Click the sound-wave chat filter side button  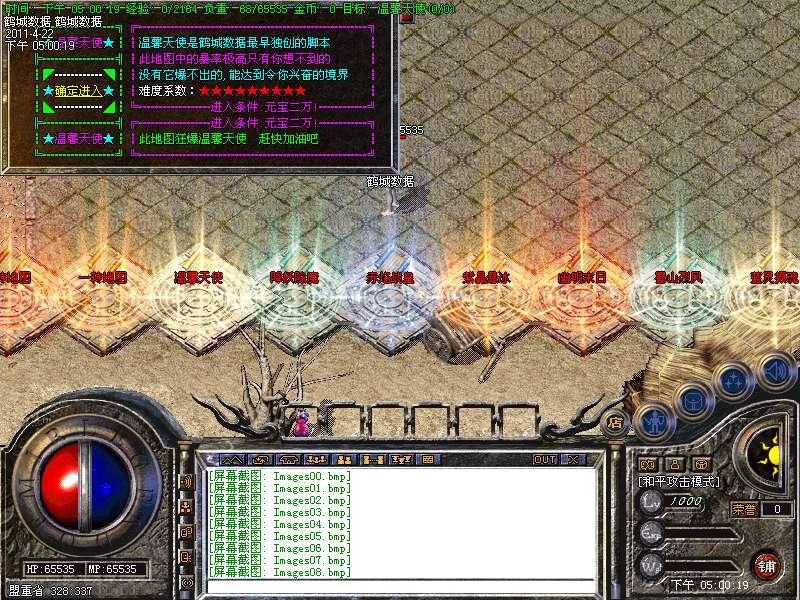(x=187, y=481)
